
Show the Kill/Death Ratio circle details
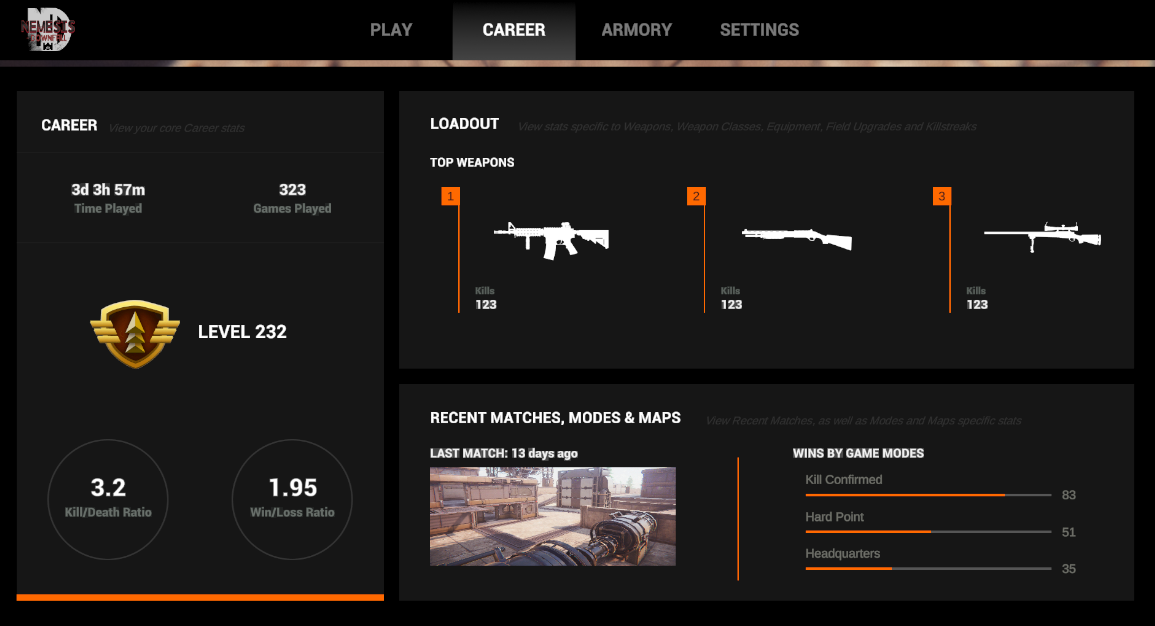[x=108, y=498]
